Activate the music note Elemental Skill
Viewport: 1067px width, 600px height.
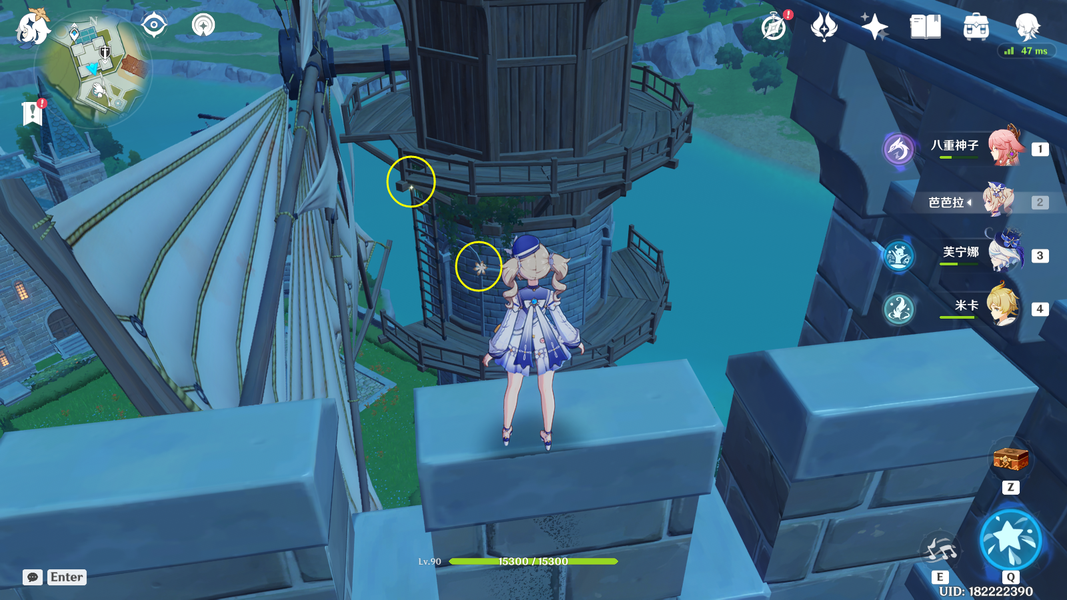tap(940, 549)
